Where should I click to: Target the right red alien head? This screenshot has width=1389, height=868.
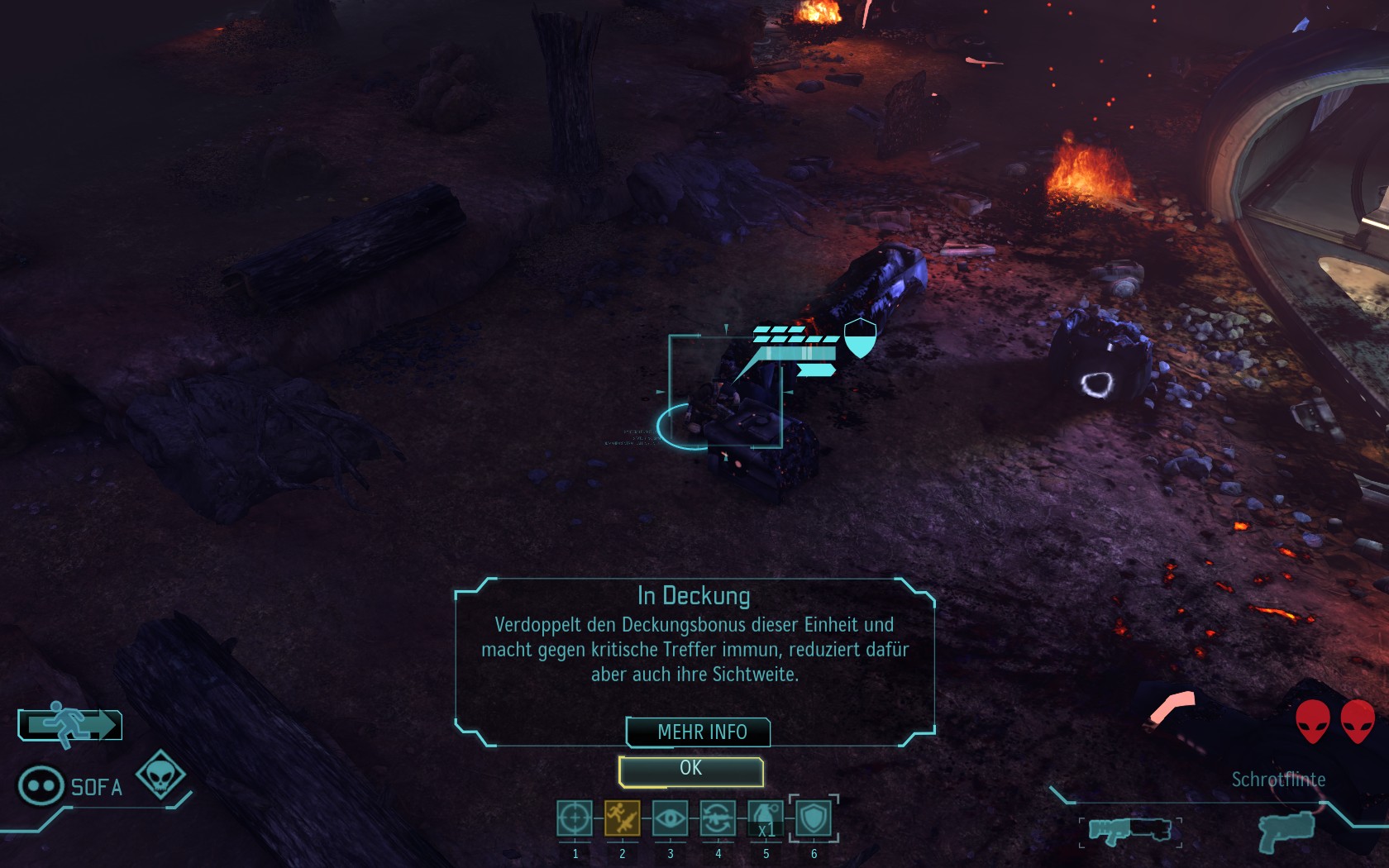[x=1358, y=721]
